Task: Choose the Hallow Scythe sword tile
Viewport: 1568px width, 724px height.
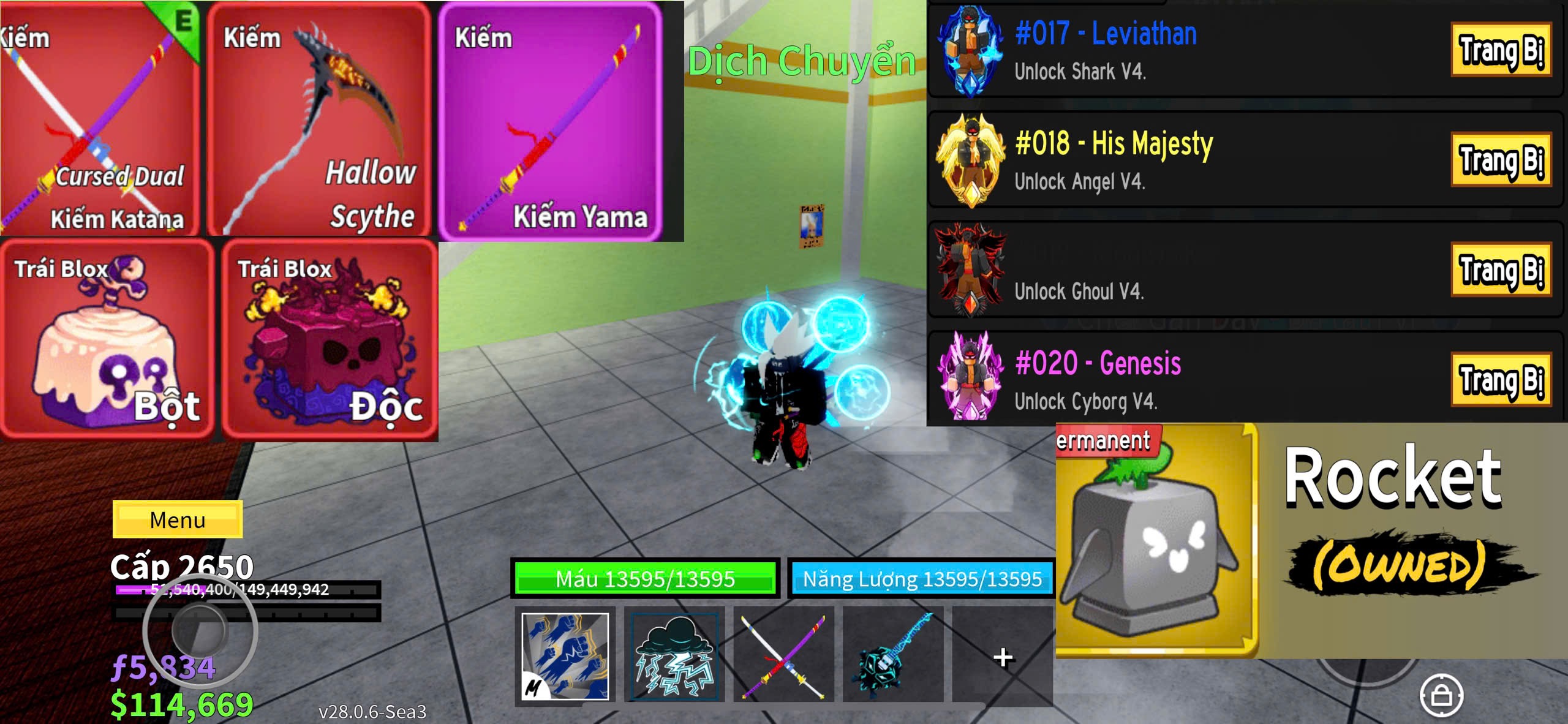Action: [318, 119]
